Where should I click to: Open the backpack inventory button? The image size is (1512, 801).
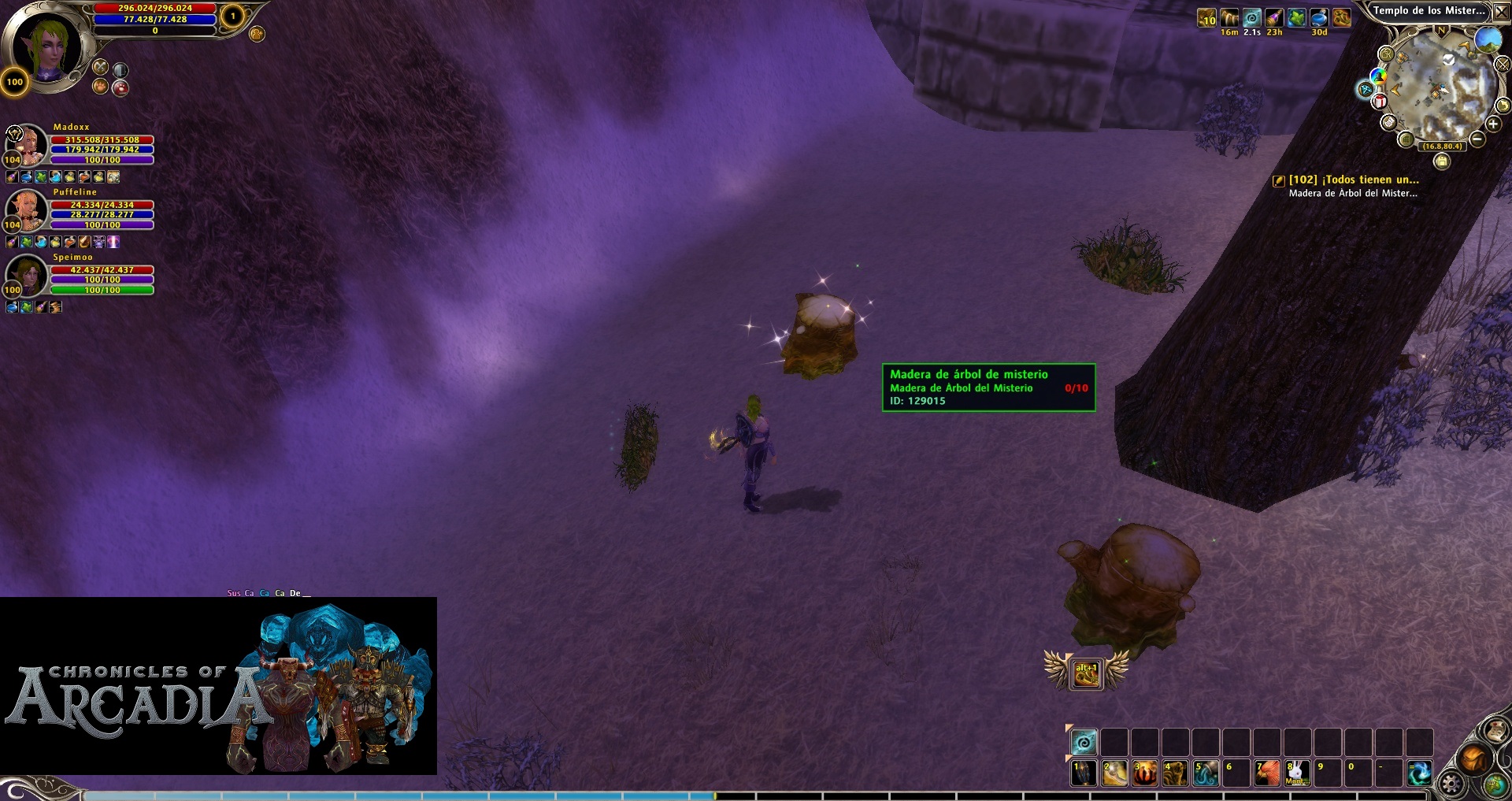pos(1473,758)
